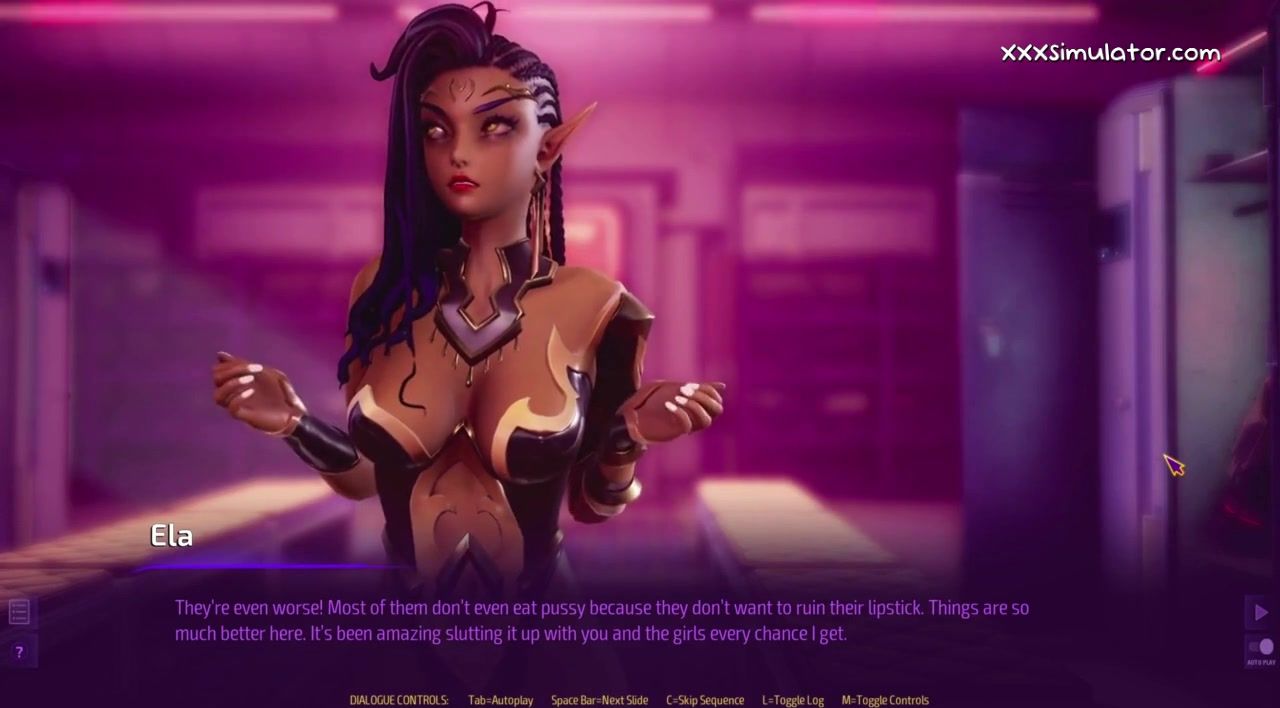Viewport: 1280px width, 708px height.
Task: Show help with the question mark button
Action: coord(19,652)
